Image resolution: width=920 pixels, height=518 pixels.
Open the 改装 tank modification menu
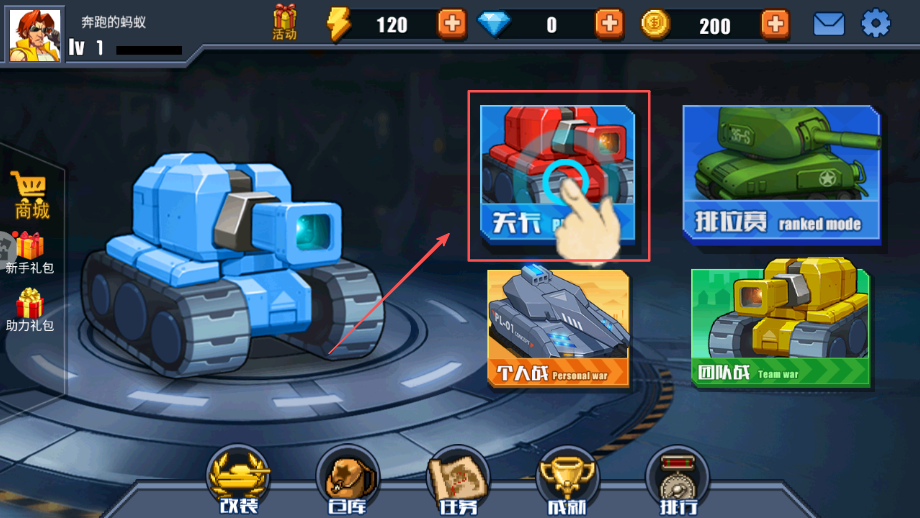(238, 480)
